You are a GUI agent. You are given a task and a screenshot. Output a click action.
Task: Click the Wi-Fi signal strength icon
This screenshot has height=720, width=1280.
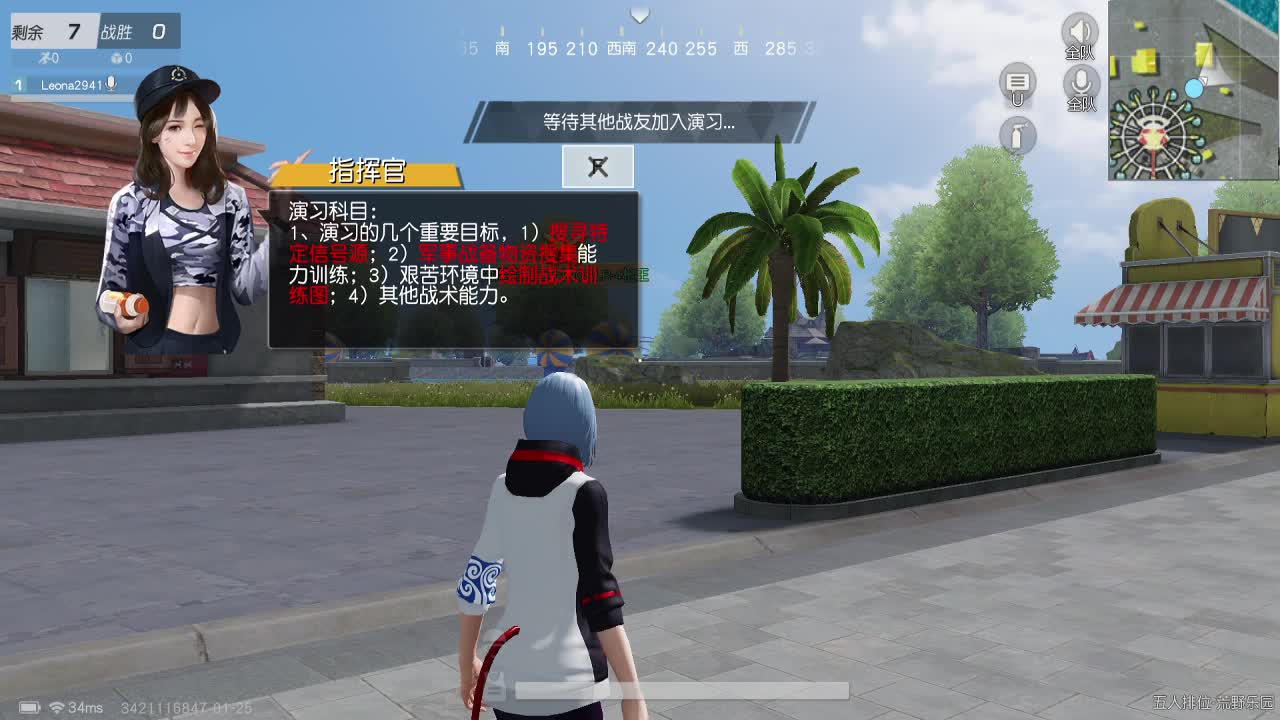57,707
